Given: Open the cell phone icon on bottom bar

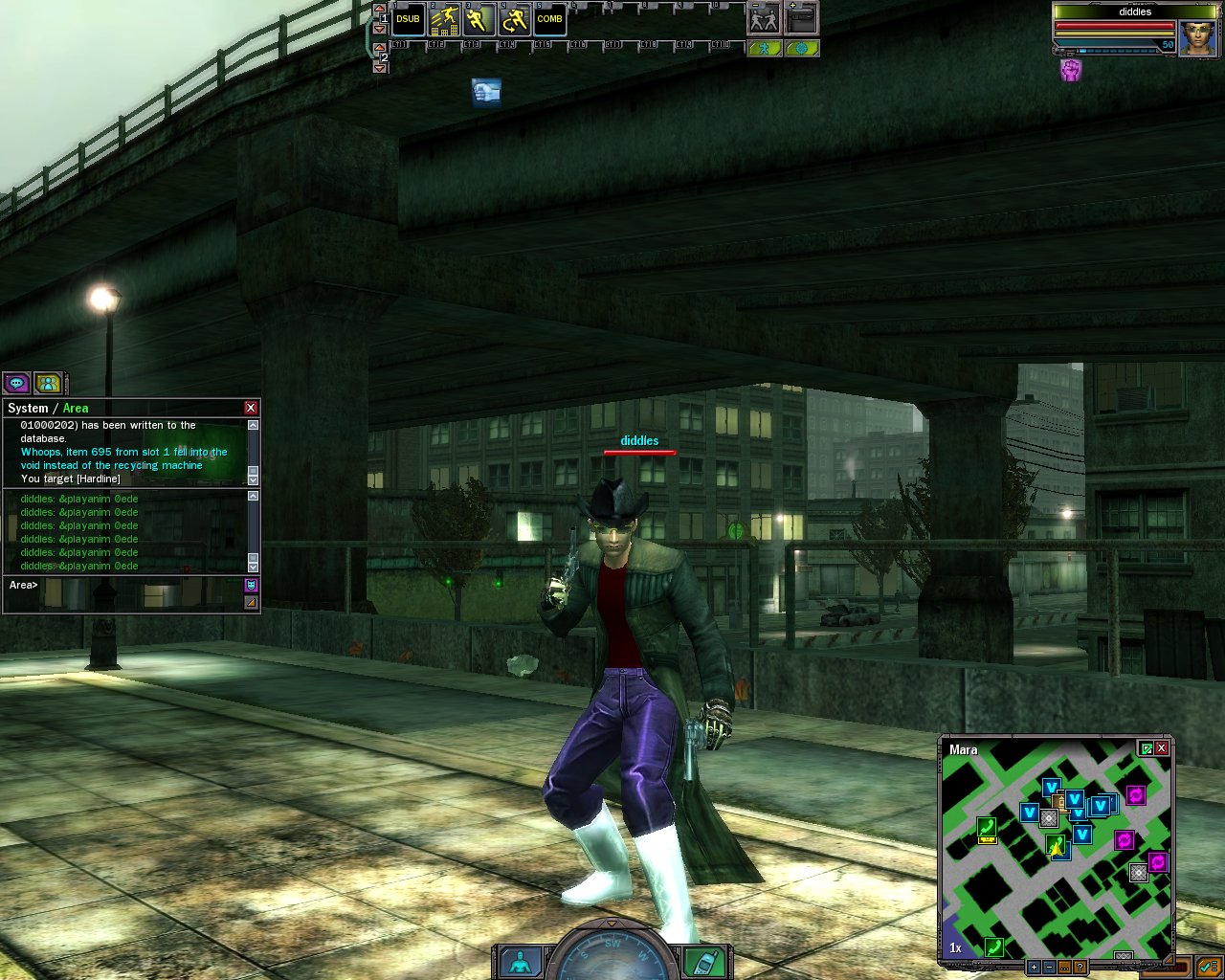Looking at the screenshot, I should [x=705, y=963].
